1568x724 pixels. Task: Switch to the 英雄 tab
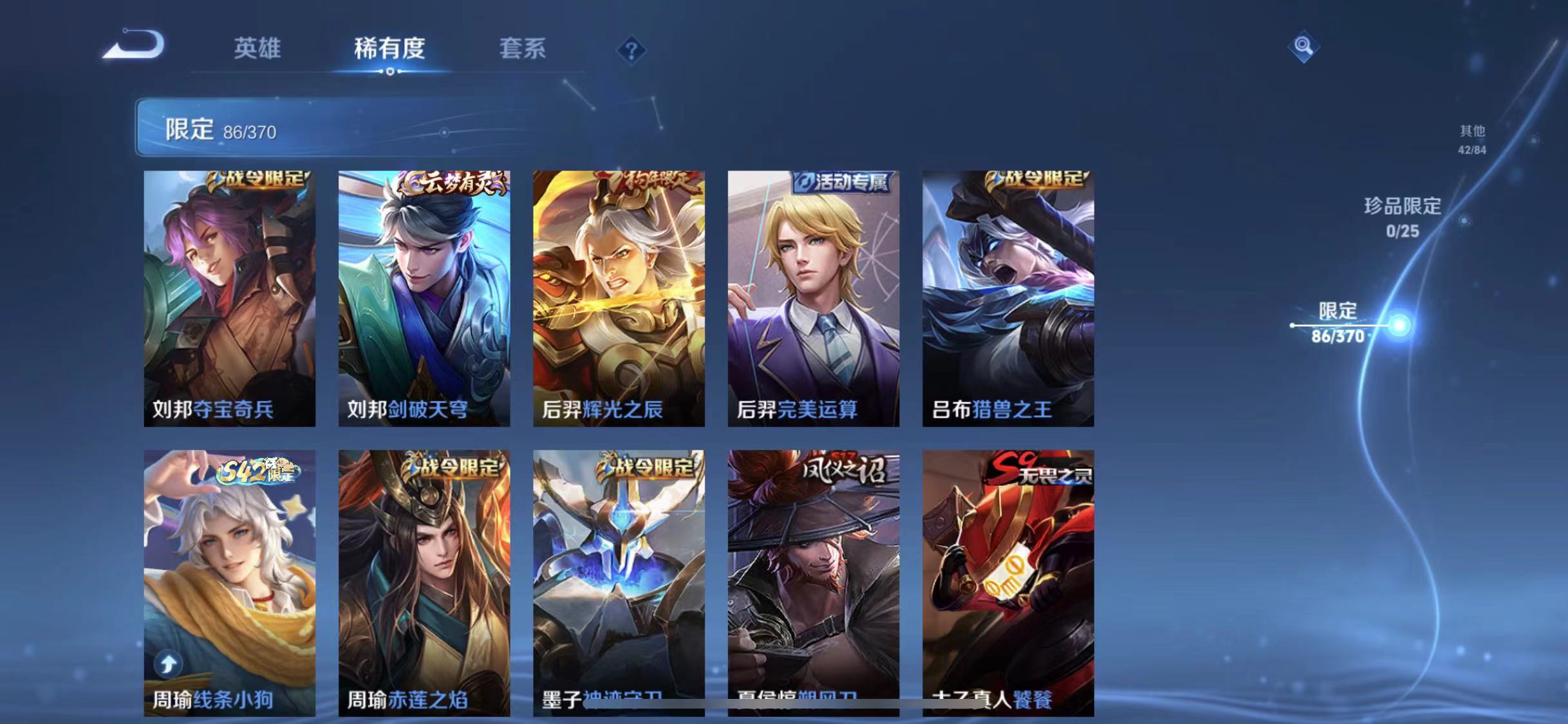(x=257, y=49)
